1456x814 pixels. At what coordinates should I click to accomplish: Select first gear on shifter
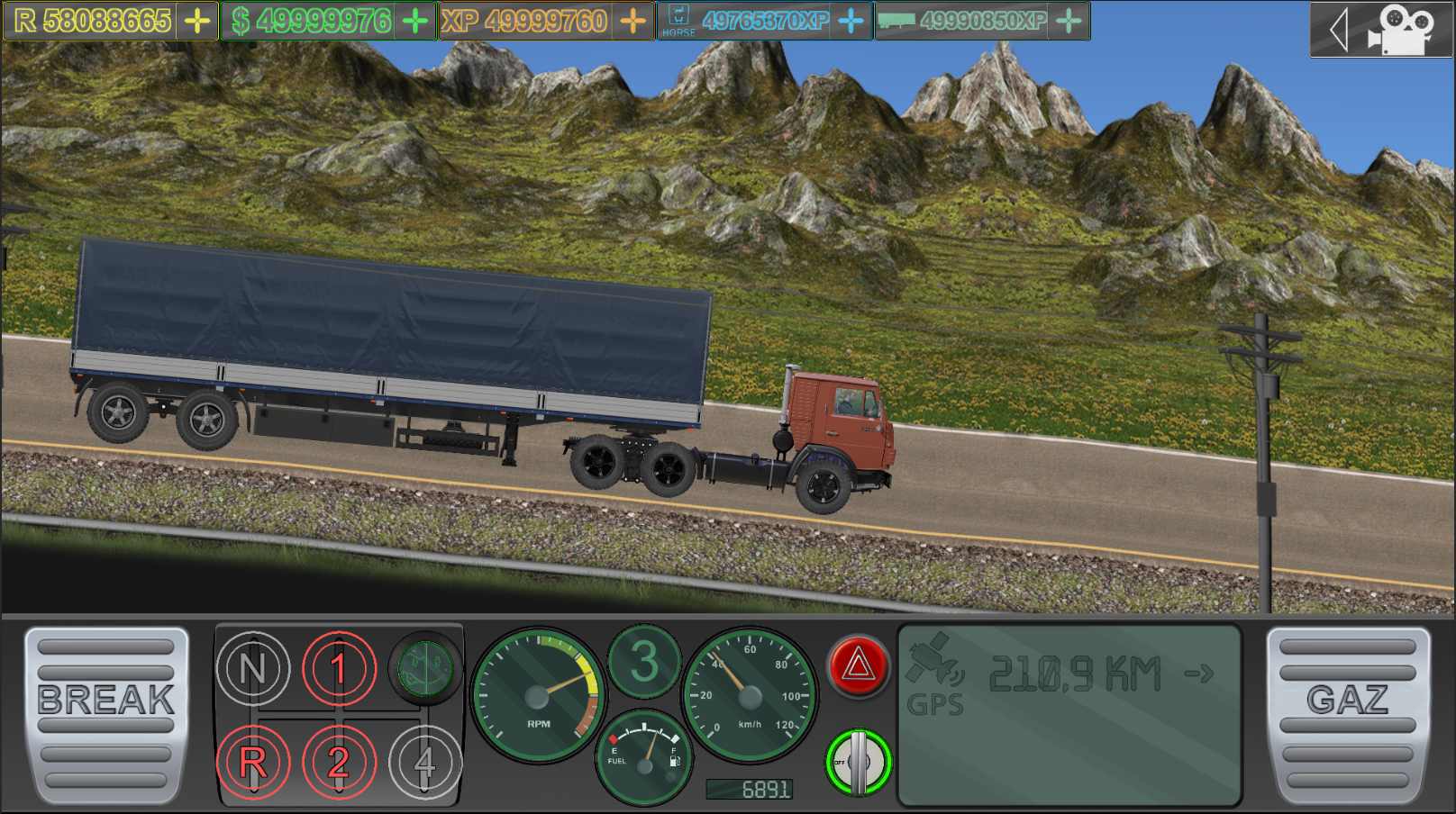click(339, 668)
